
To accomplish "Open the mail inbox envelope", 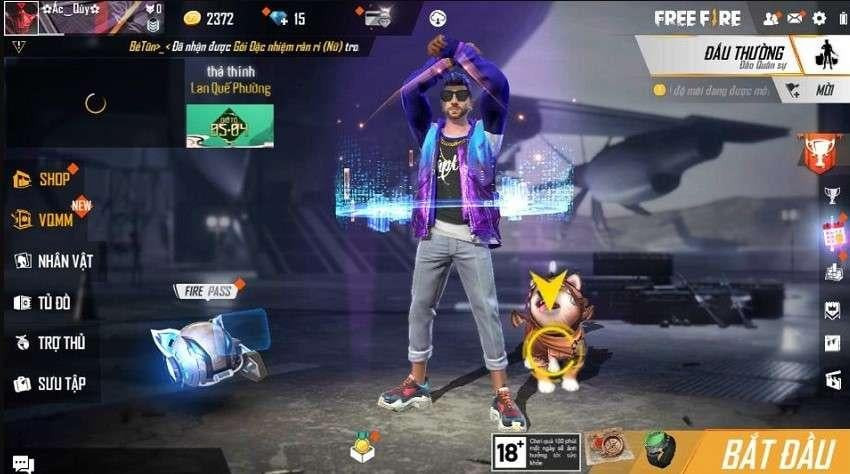I will click(796, 18).
